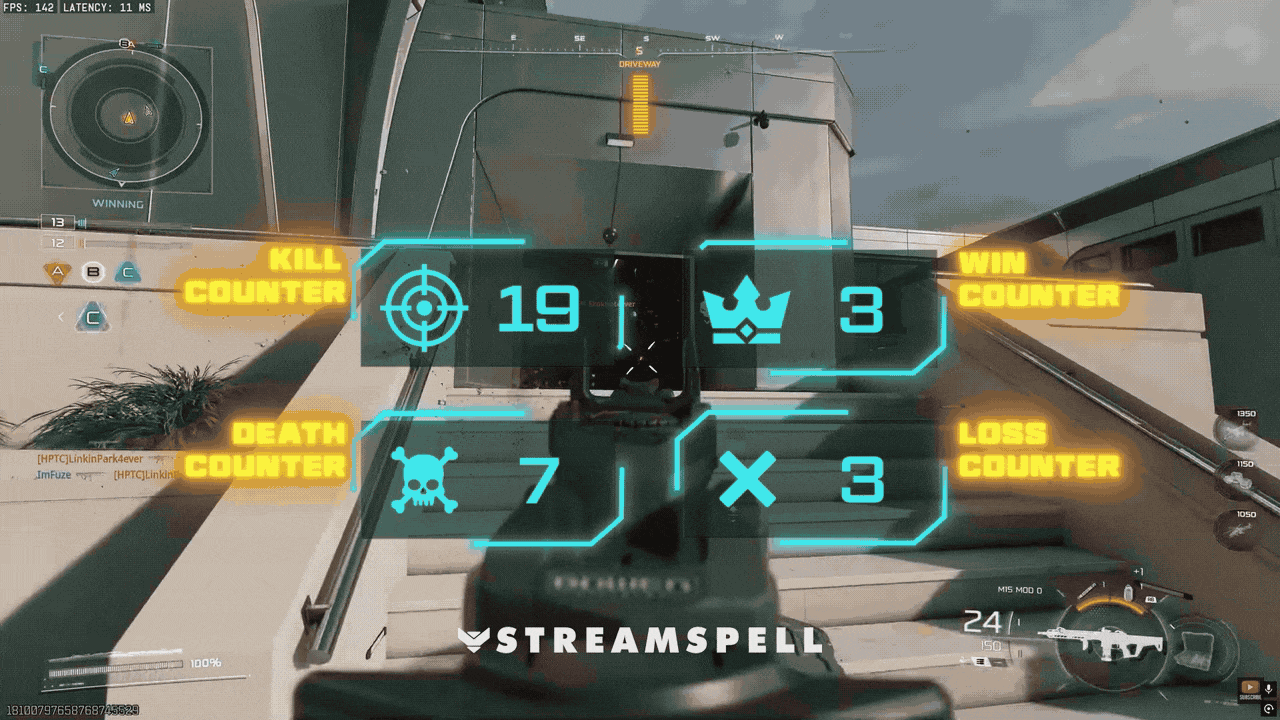Click the circular sync icon in the corner
Viewport: 1280px width, 720px height.
point(1269,707)
